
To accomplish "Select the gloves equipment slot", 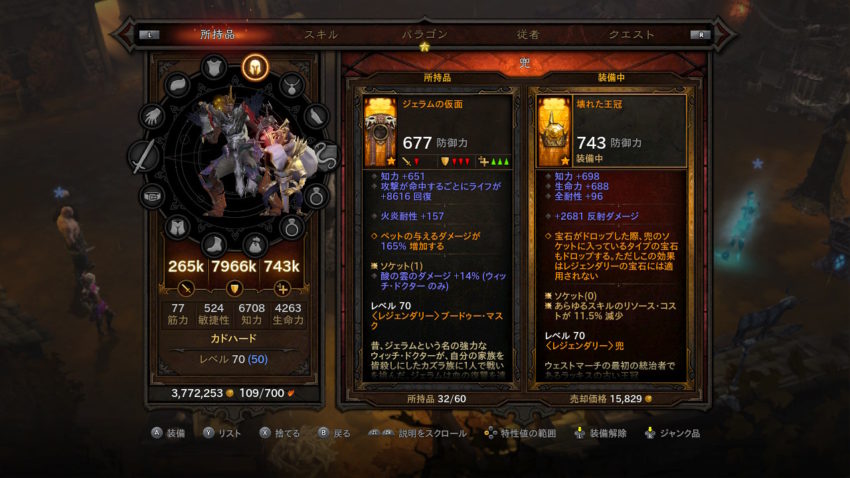I will [153, 115].
